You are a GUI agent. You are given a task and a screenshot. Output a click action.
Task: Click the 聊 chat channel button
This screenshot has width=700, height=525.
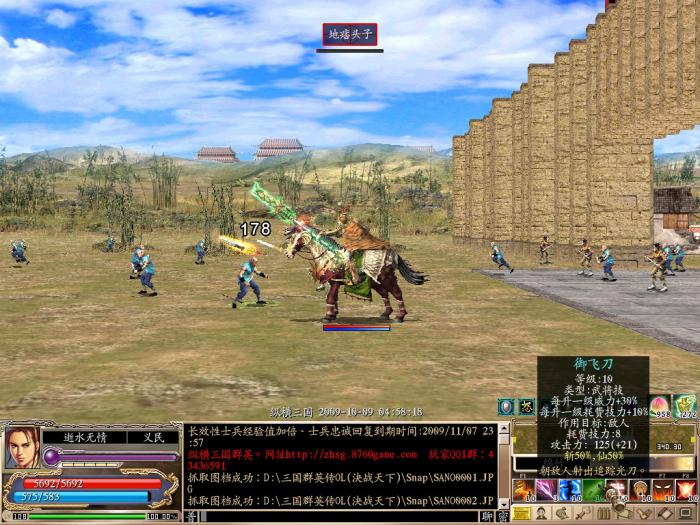tap(486, 516)
